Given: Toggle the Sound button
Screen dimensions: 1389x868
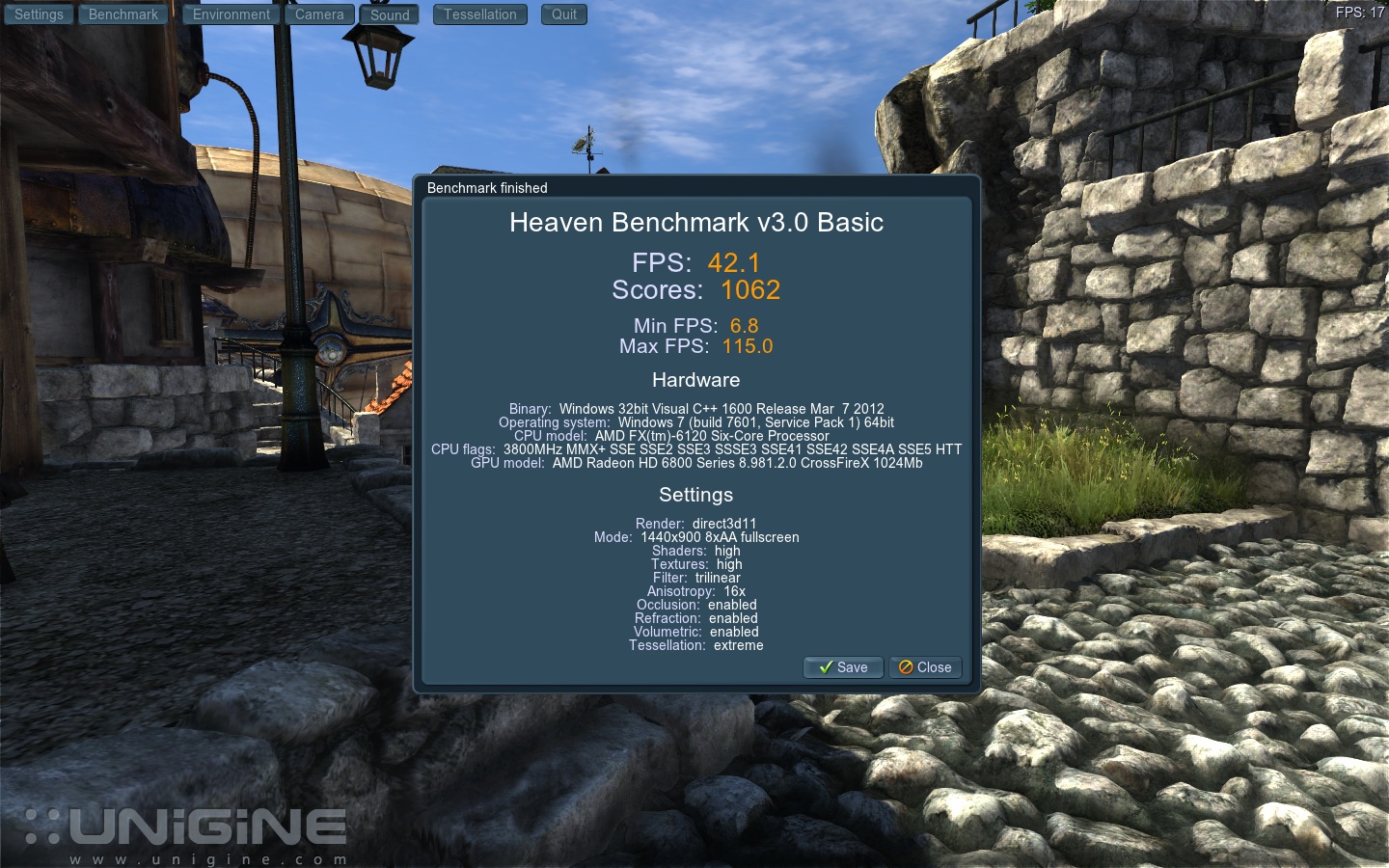Looking at the screenshot, I should (390, 14).
